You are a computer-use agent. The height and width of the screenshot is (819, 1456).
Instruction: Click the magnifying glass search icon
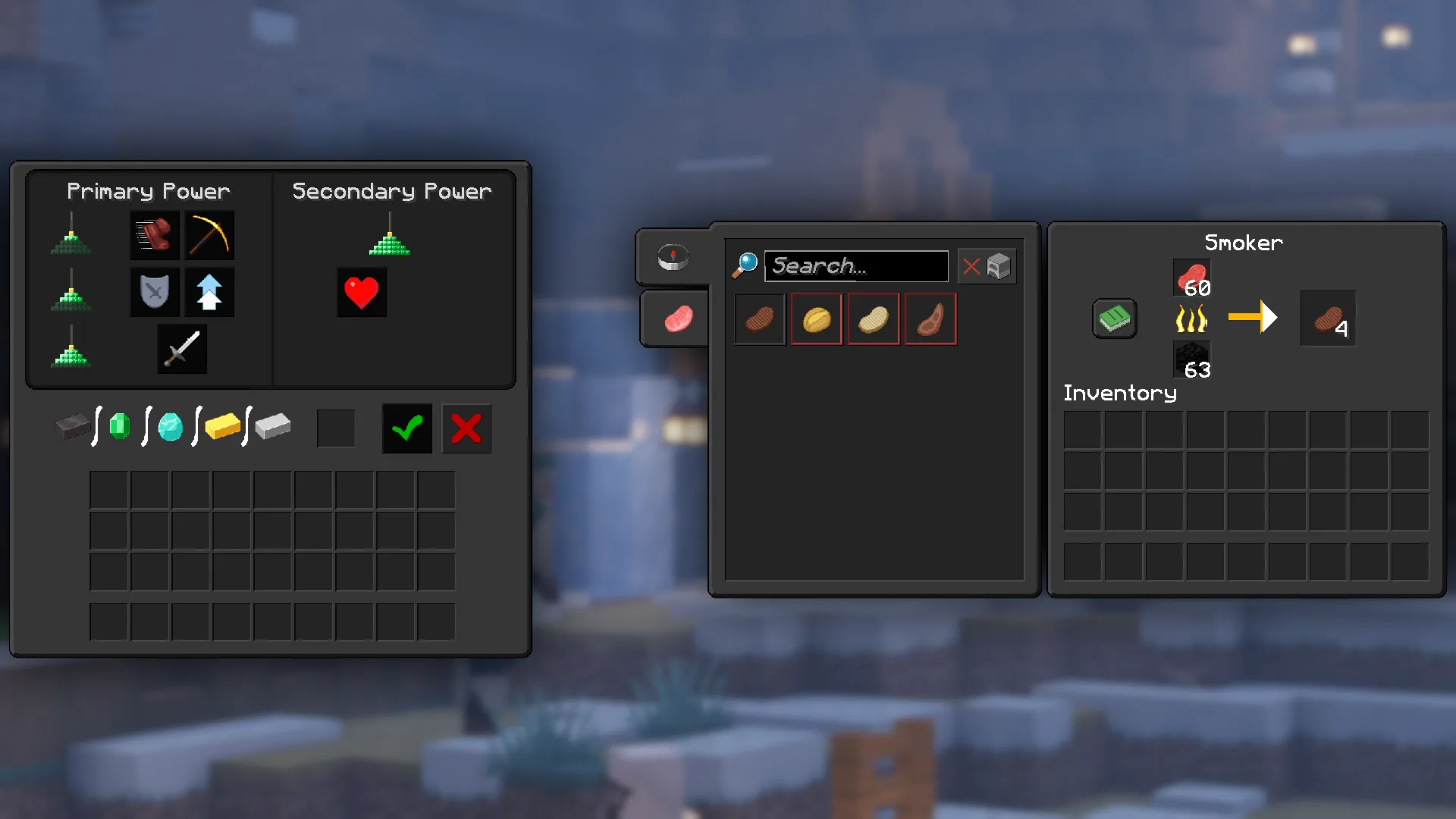[x=746, y=264]
